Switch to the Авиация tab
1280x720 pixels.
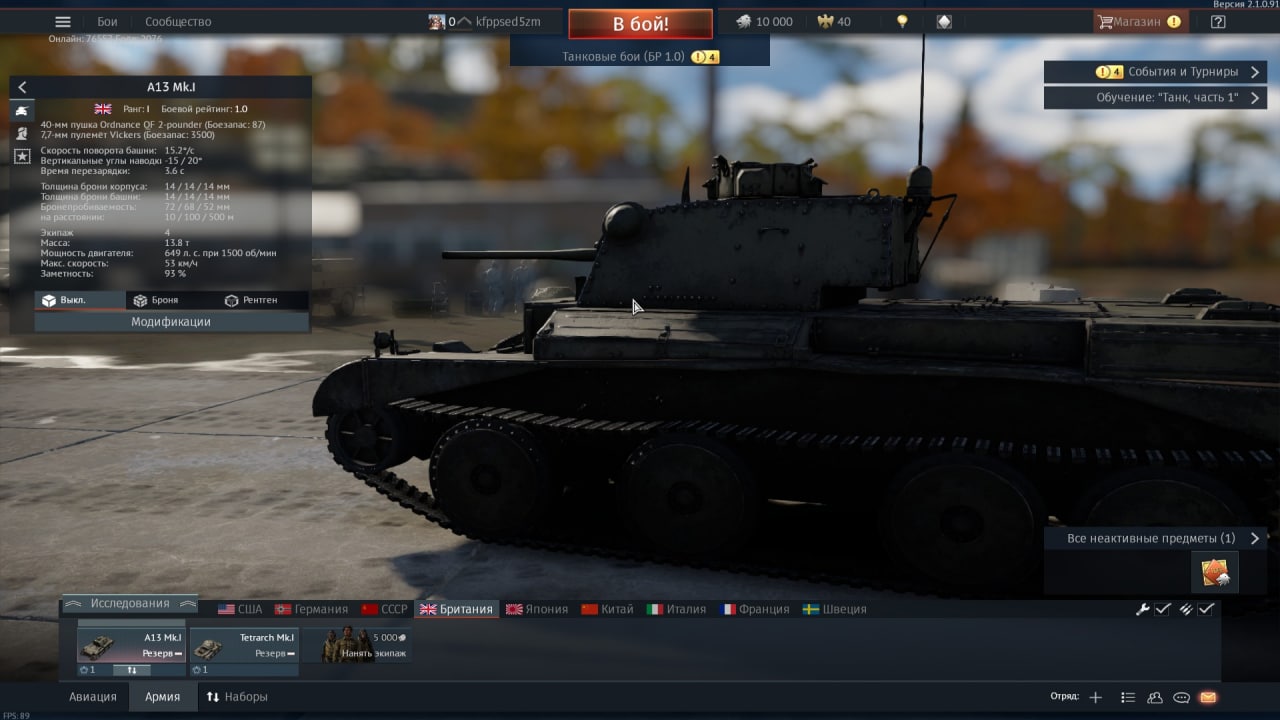tap(93, 697)
